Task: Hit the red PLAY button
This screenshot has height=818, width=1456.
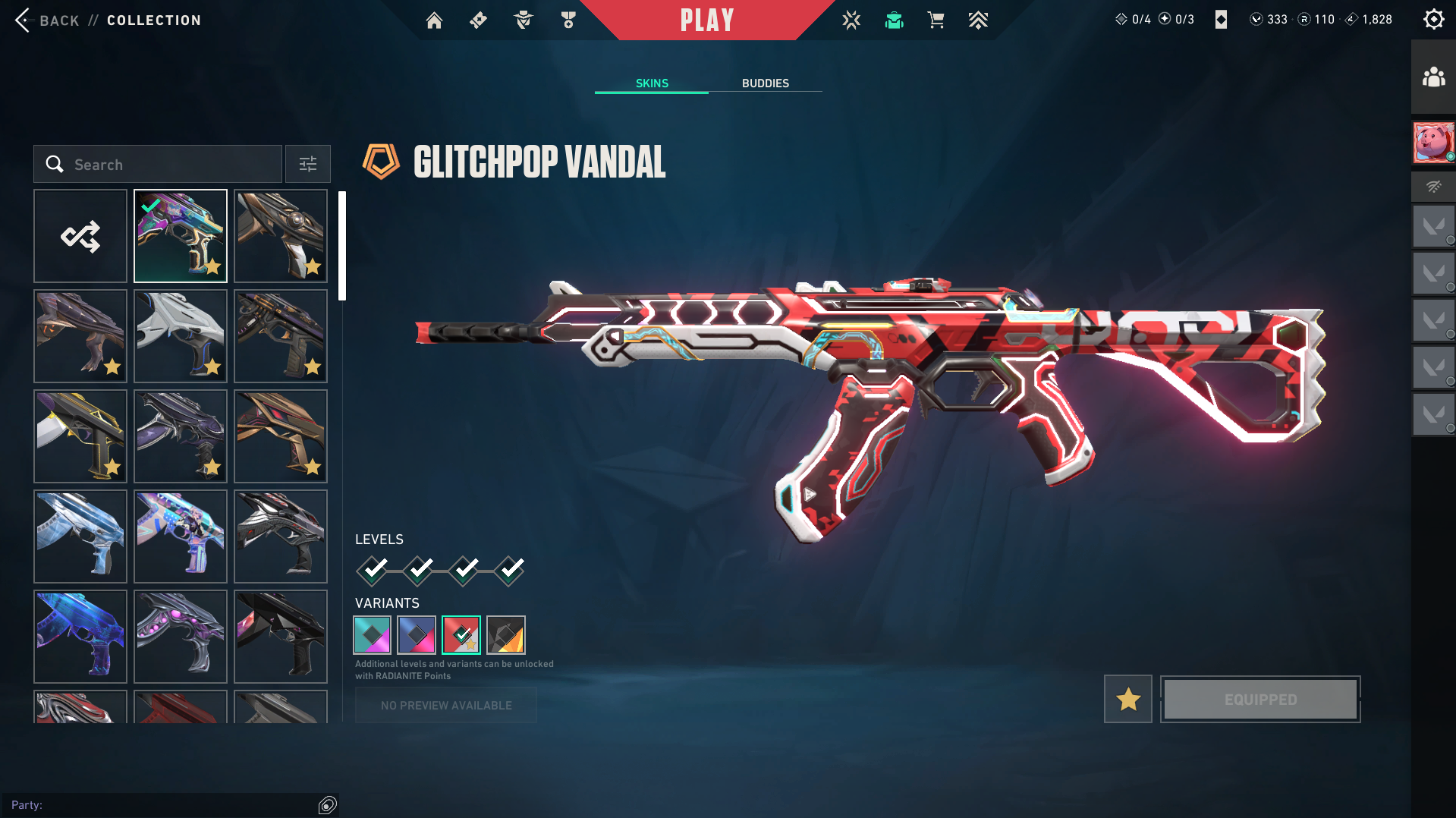Action: click(x=706, y=20)
